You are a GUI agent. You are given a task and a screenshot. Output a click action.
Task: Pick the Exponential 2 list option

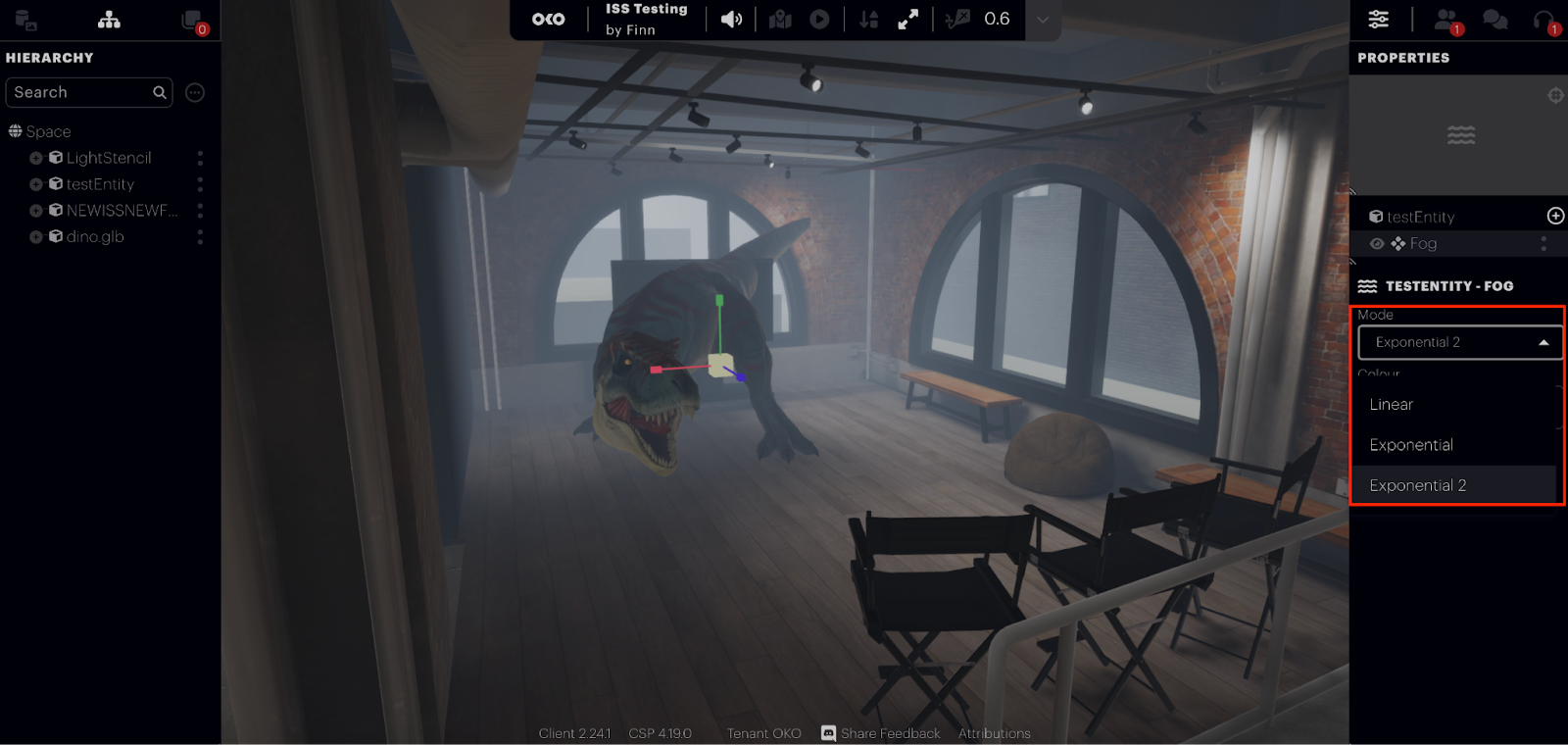(x=1417, y=485)
